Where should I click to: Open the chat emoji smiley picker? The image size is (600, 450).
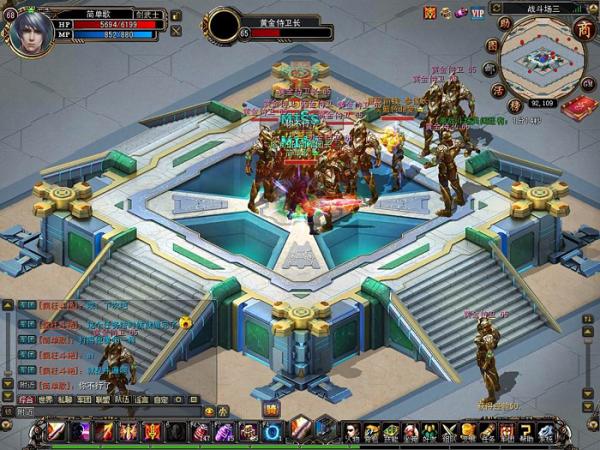(210, 411)
